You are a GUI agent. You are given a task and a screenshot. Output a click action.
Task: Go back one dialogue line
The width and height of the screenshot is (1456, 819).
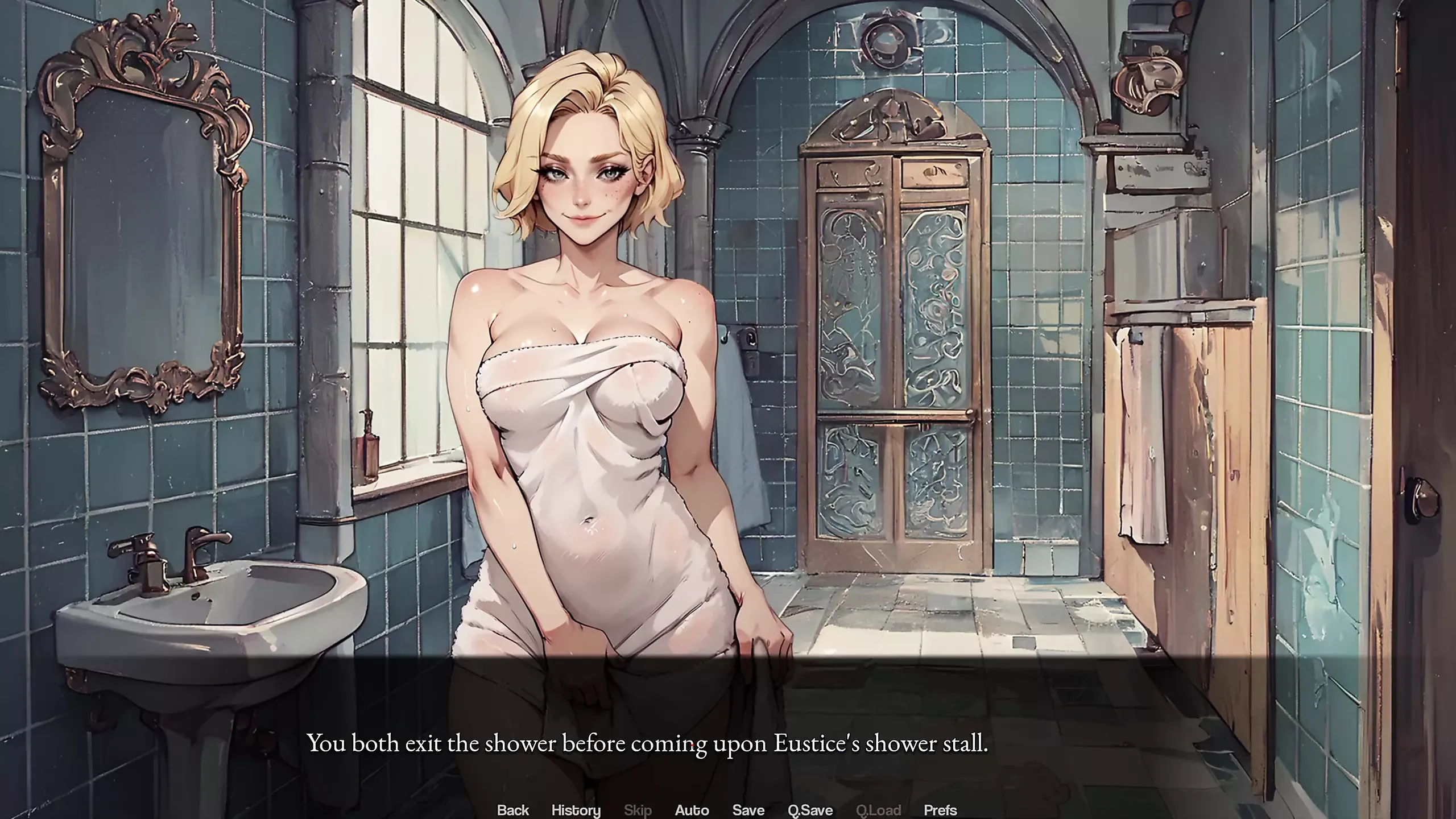[x=512, y=810]
